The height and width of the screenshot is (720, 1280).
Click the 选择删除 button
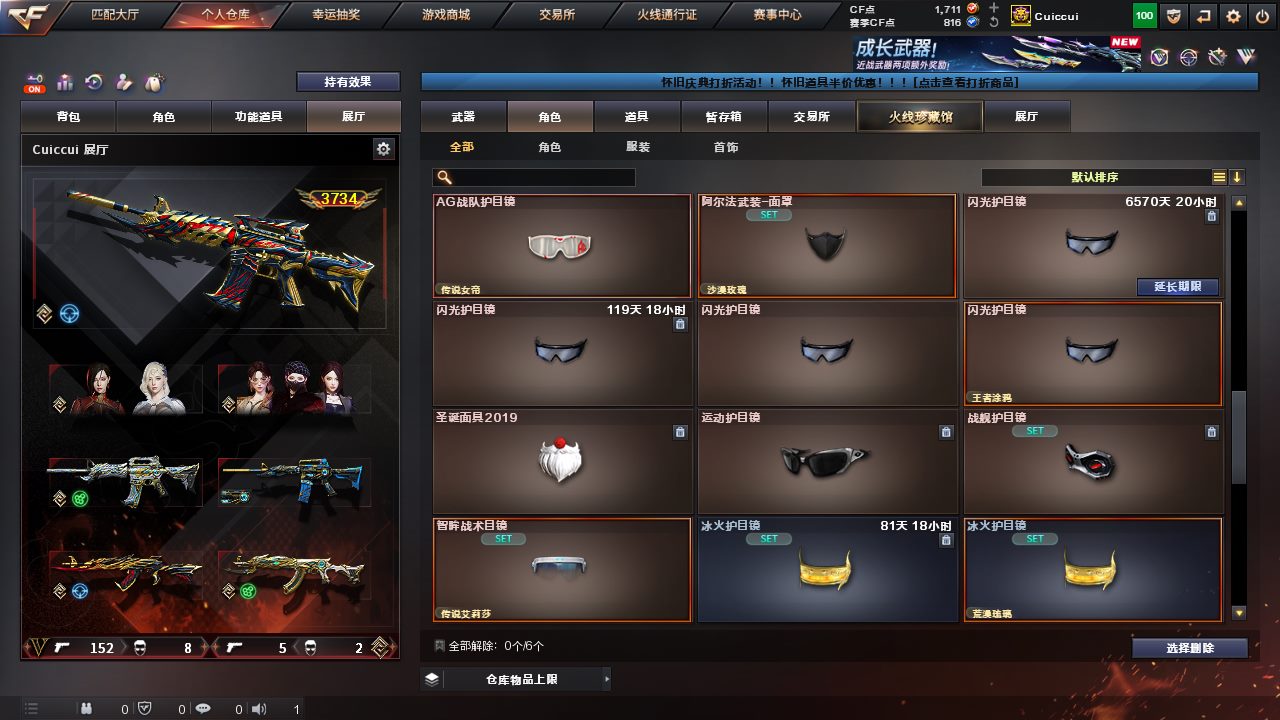point(1189,648)
